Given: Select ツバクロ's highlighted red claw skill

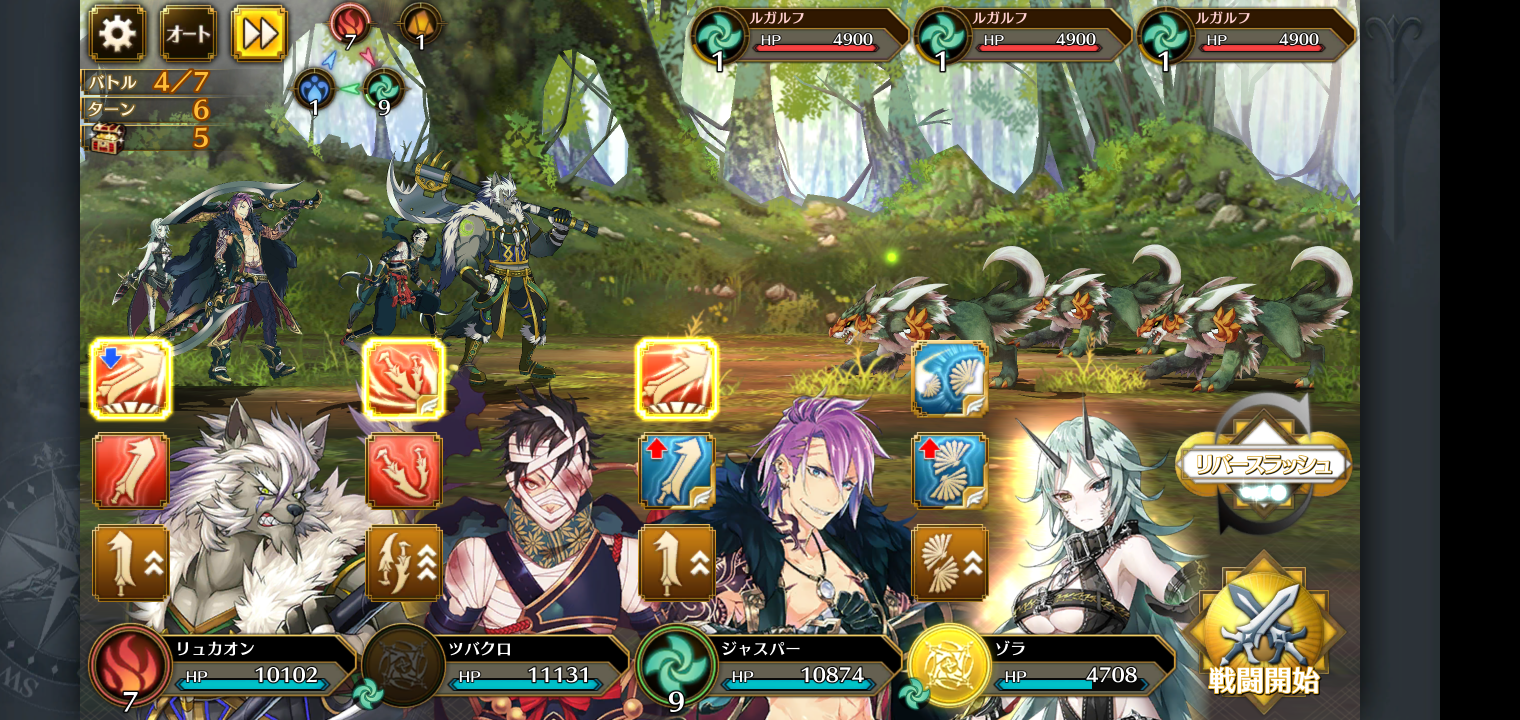Looking at the screenshot, I should (x=404, y=379).
